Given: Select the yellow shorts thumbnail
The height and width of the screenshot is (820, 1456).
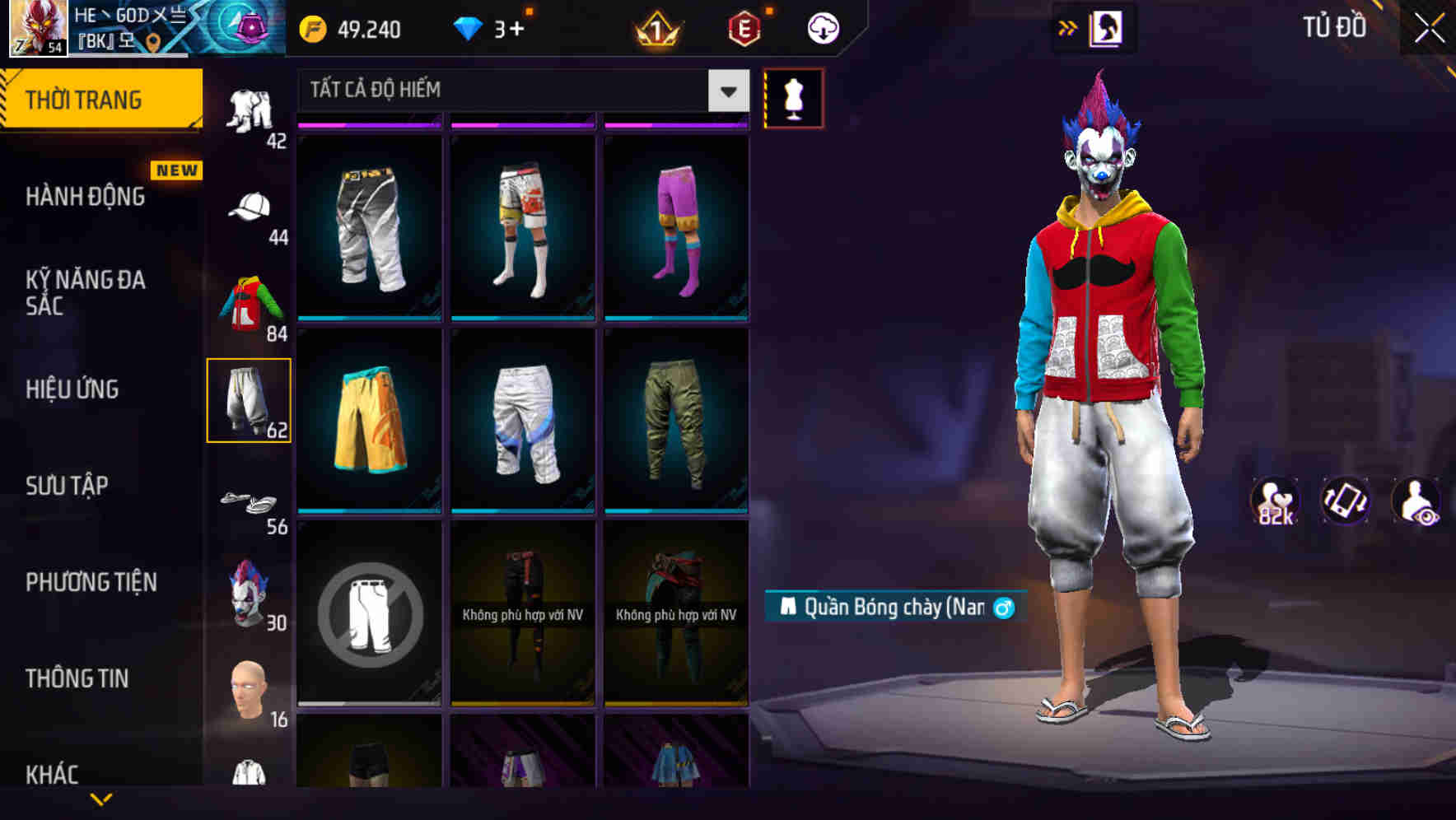Looking at the screenshot, I should [367, 422].
